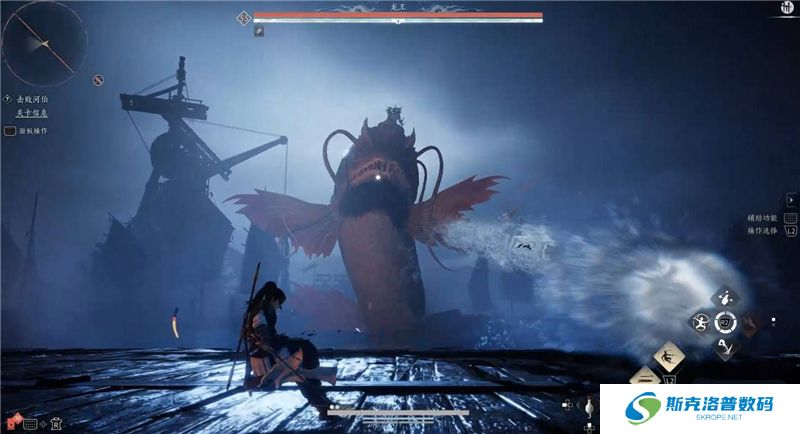Screen dimensions: 800x434
Task: Select the center R2 skill wheel icon
Action: coord(725,322)
